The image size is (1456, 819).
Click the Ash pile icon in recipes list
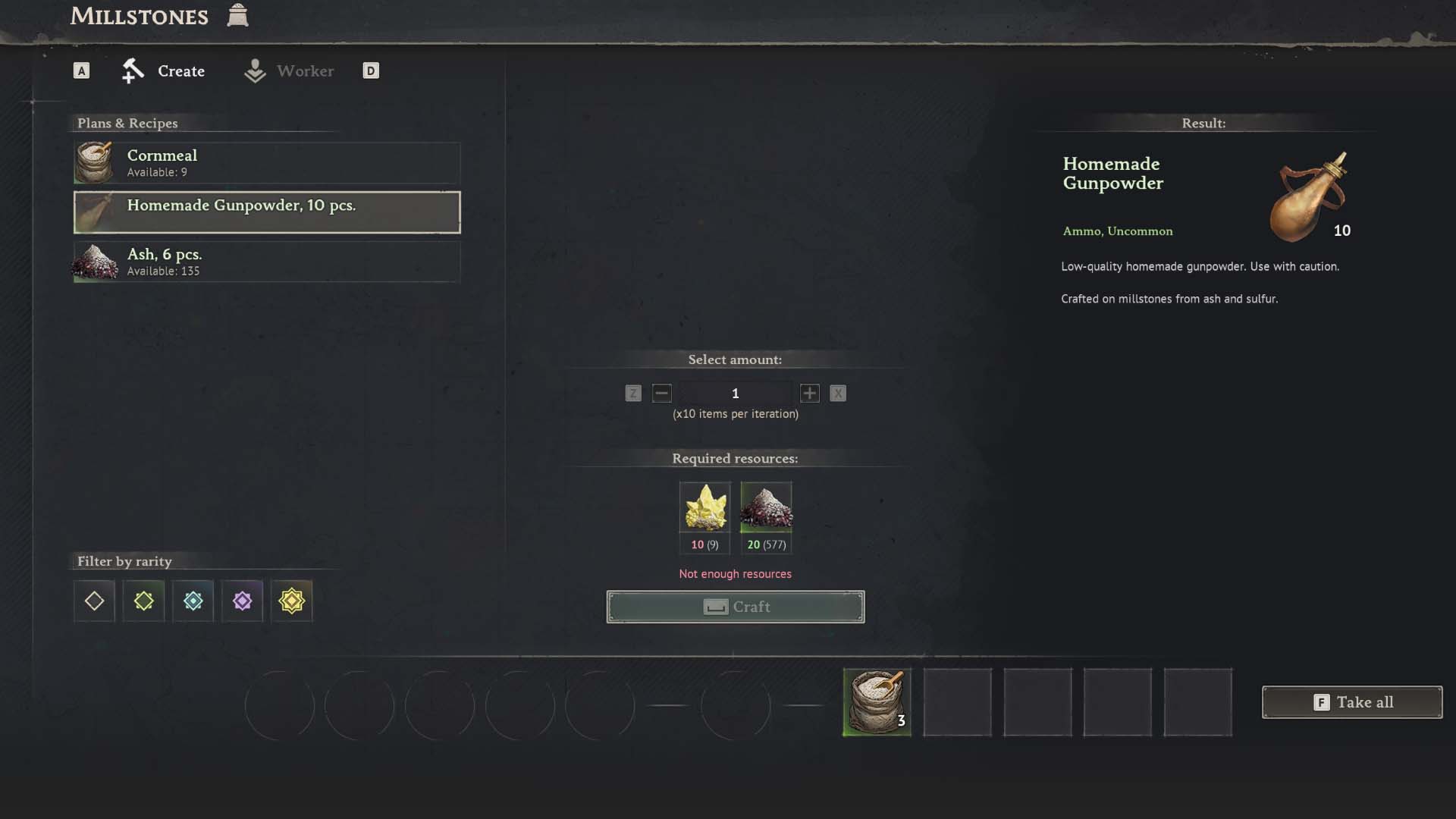(94, 262)
